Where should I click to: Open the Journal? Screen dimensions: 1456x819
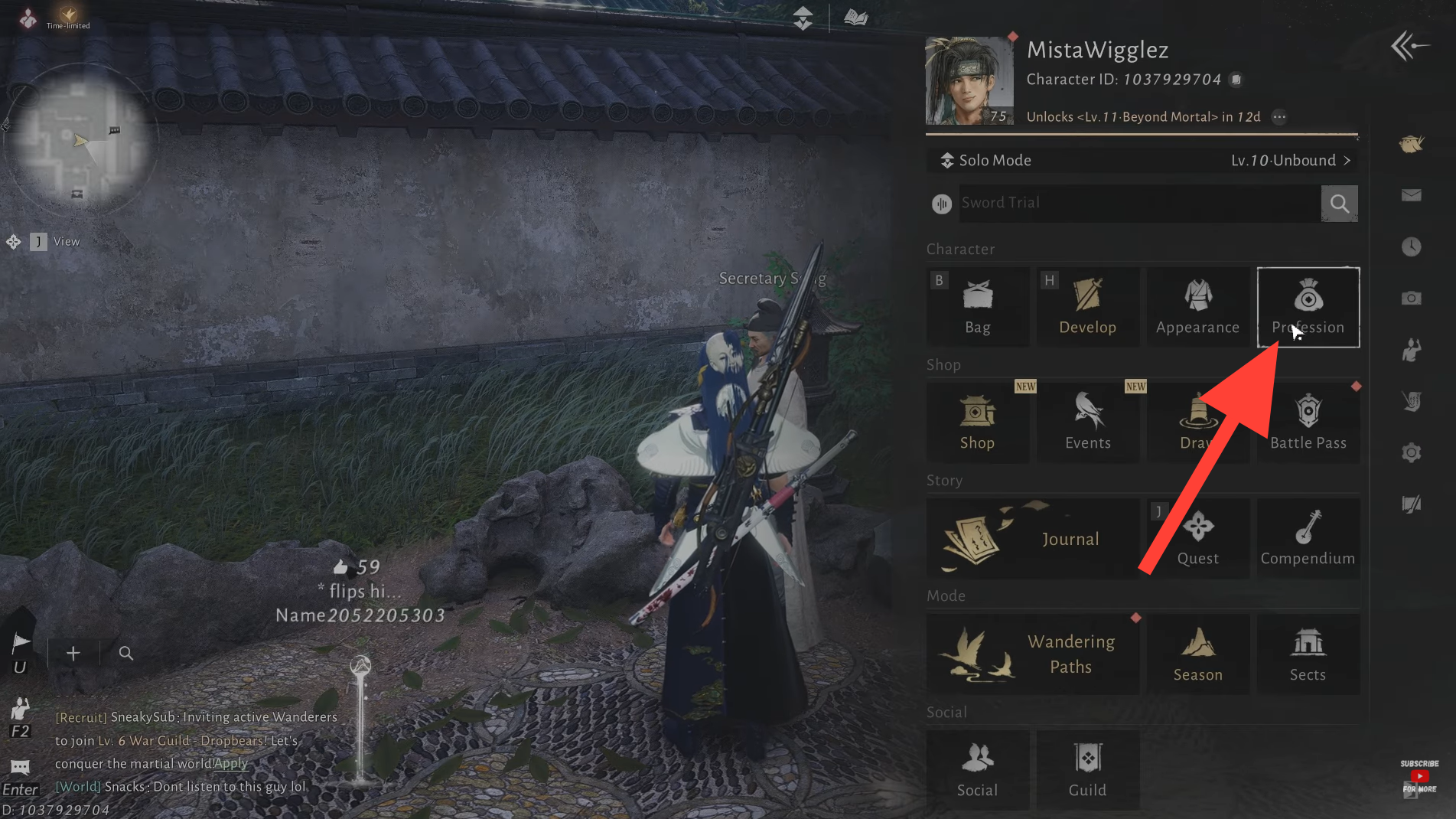[1032, 538]
